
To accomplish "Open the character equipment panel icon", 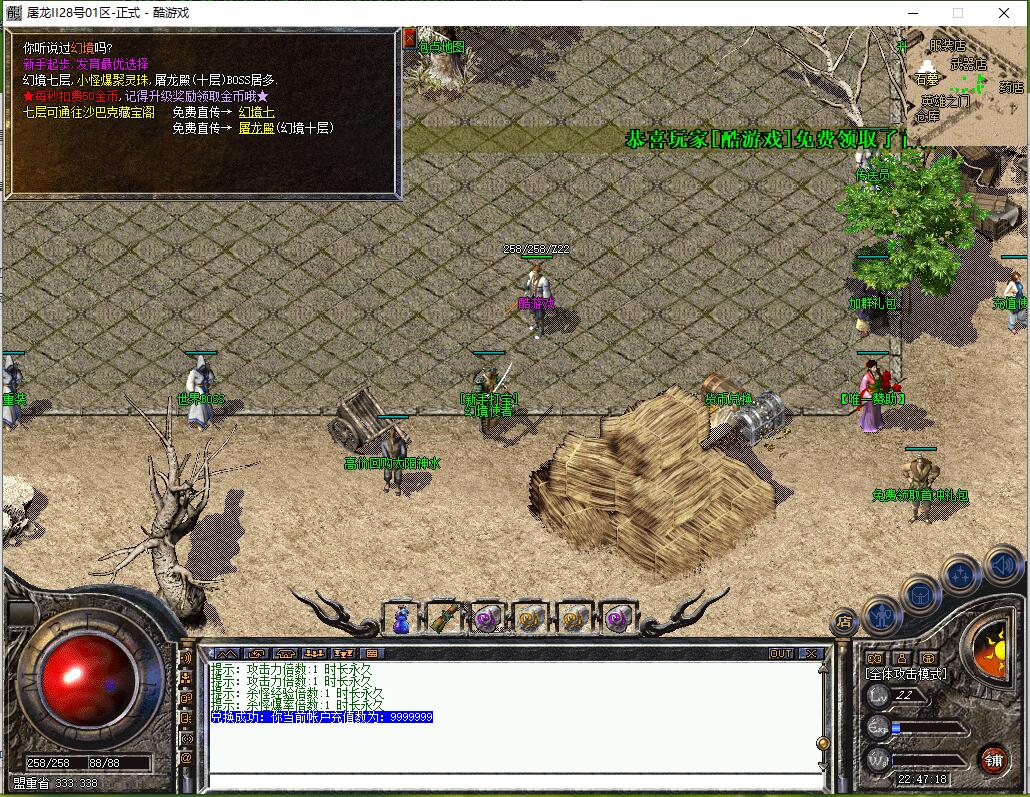I will click(882, 613).
